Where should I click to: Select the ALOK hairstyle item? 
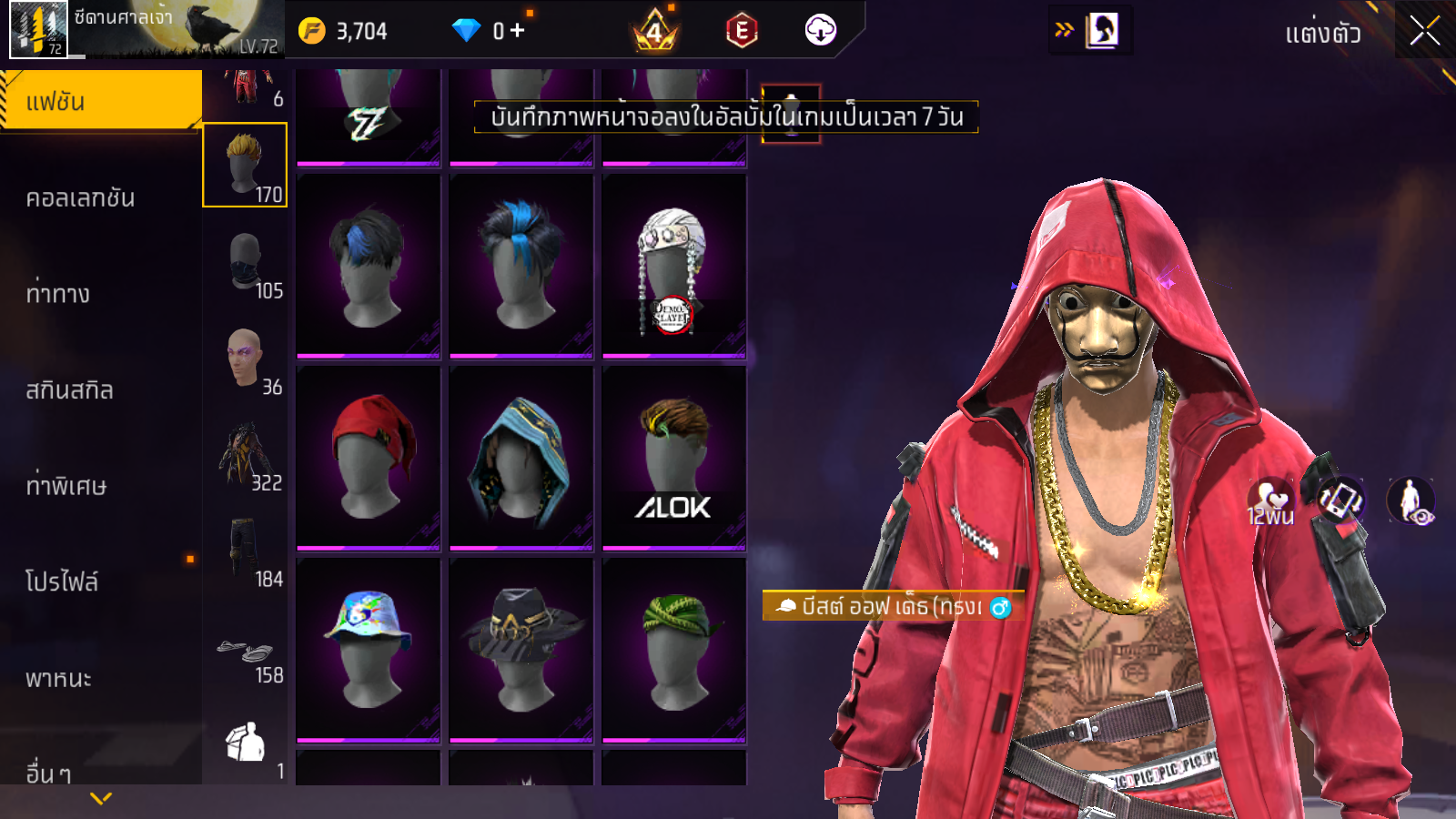(674, 457)
